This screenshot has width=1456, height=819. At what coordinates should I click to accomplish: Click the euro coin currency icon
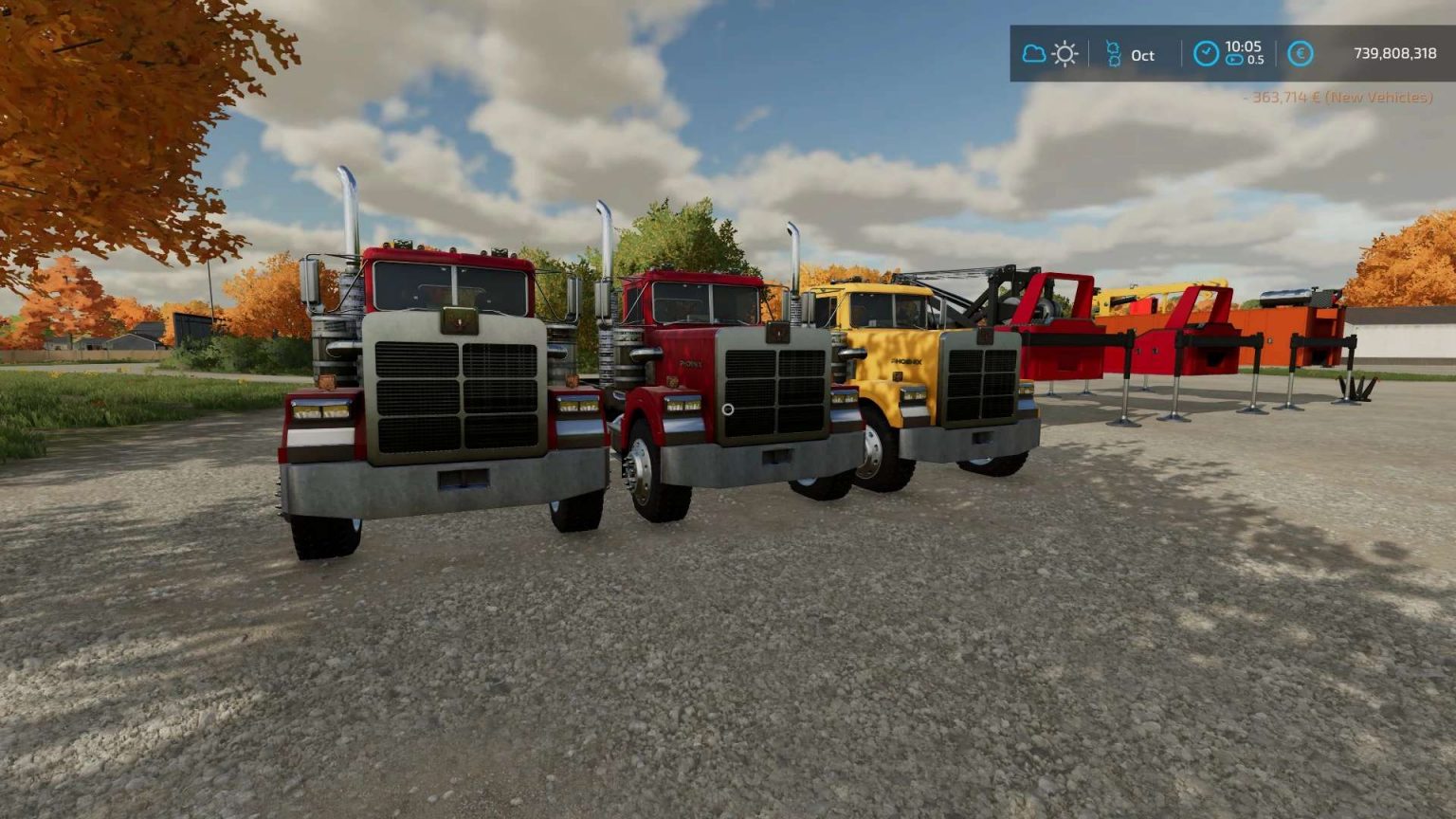(x=1299, y=53)
